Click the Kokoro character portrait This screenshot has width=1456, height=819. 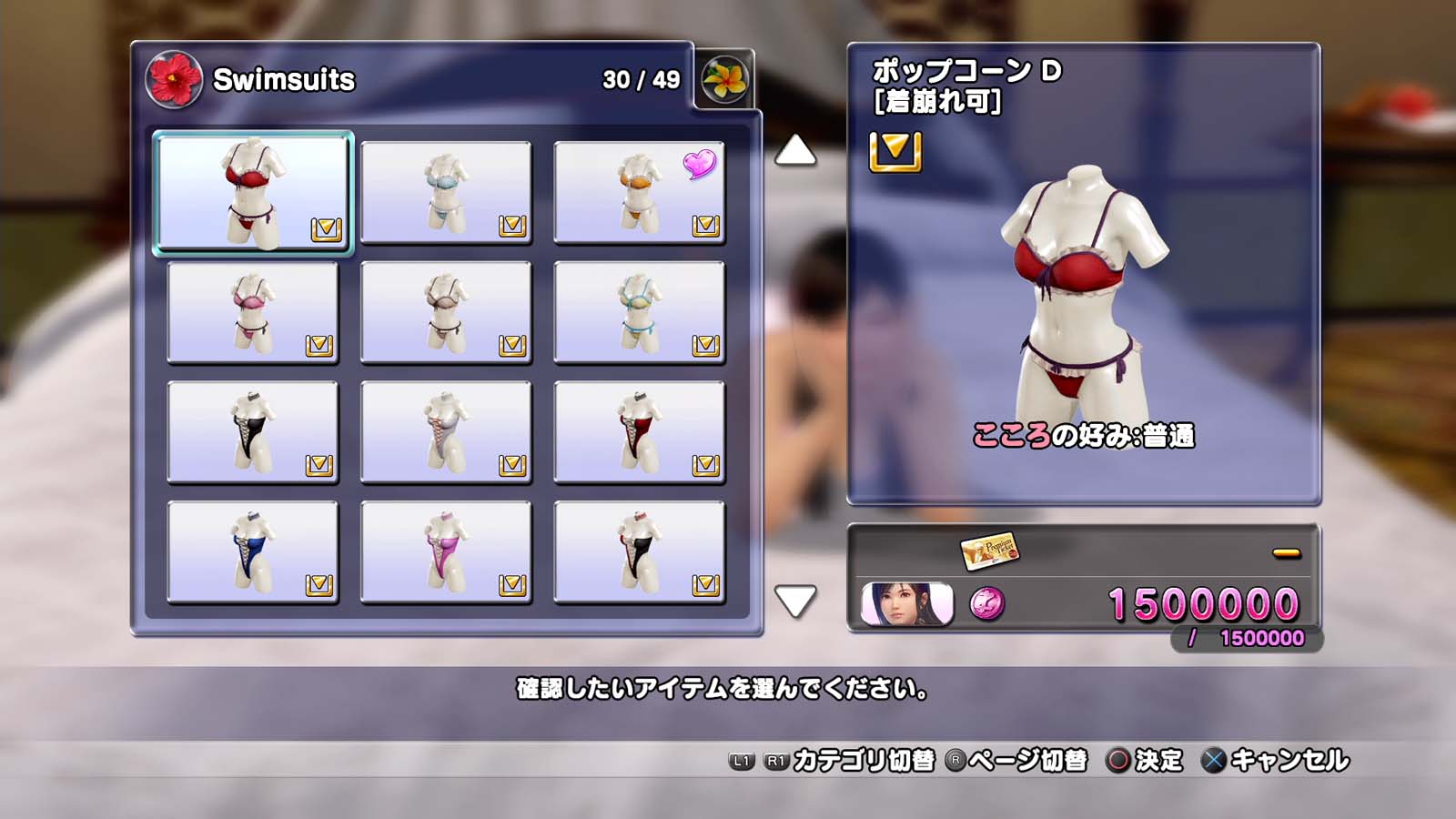pos(907,603)
